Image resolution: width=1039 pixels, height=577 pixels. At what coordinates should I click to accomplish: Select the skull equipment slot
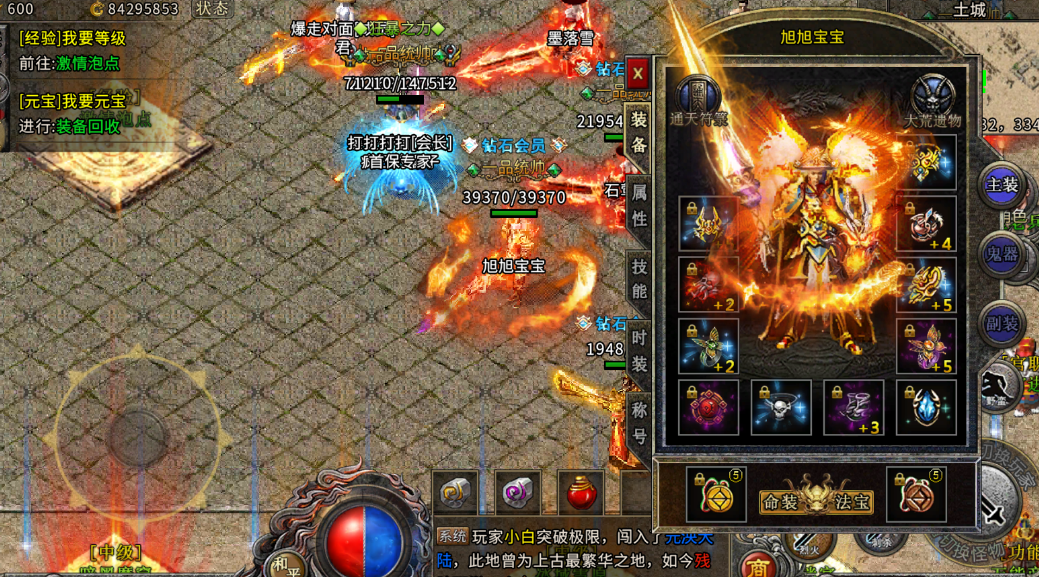pos(781,408)
